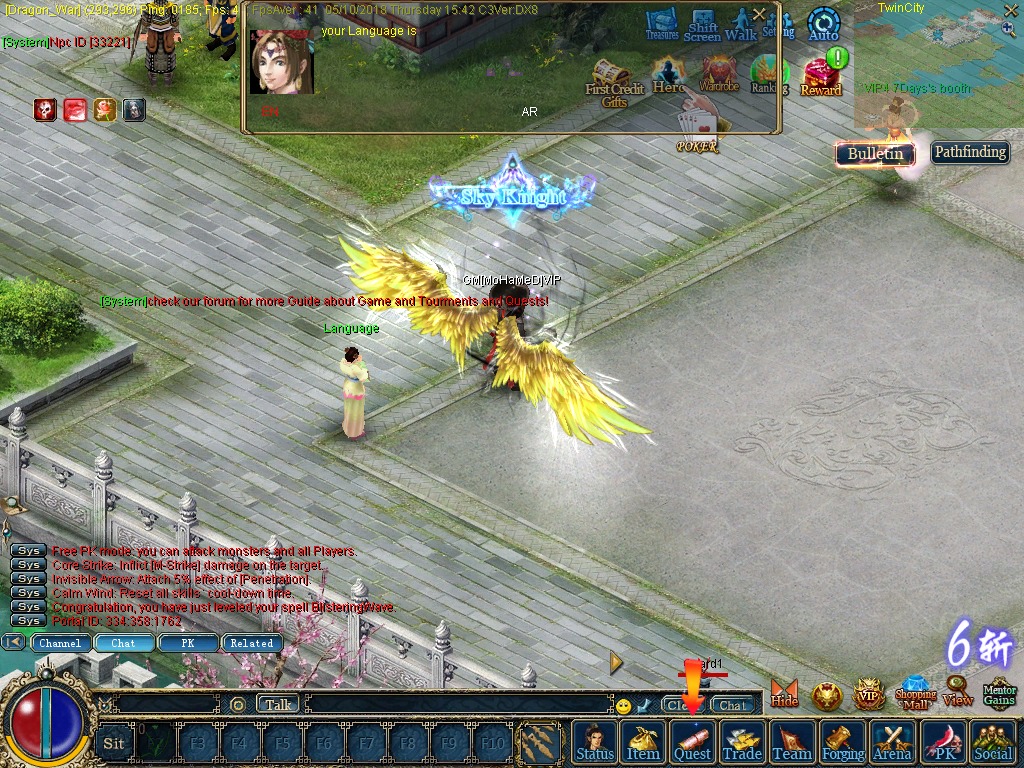Enter the Arena menu
Image resolution: width=1024 pixels, height=768 pixels.
point(892,742)
